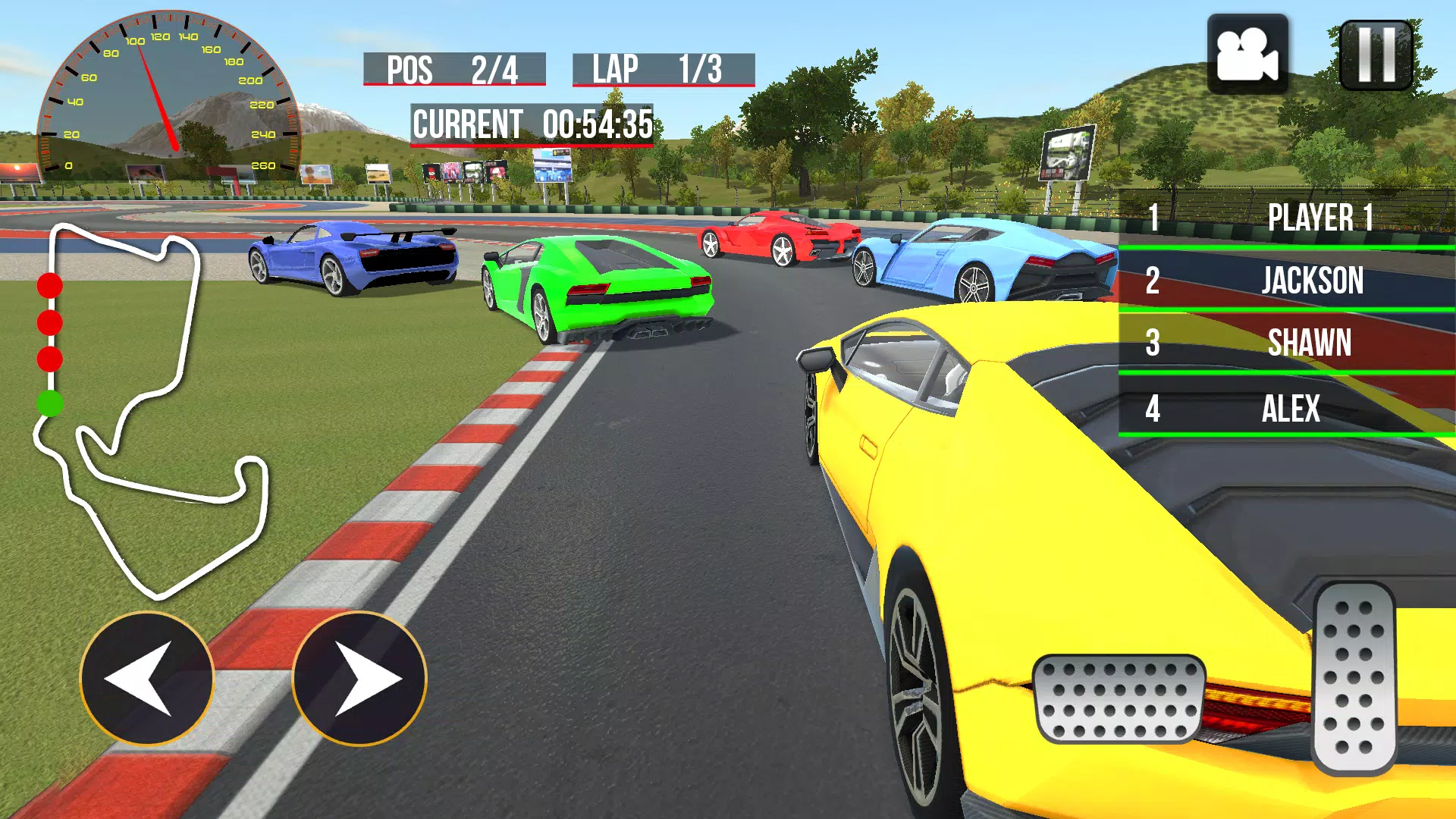Click the track outline minimap
The height and width of the screenshot is (819, 1456).
point(152,409)
